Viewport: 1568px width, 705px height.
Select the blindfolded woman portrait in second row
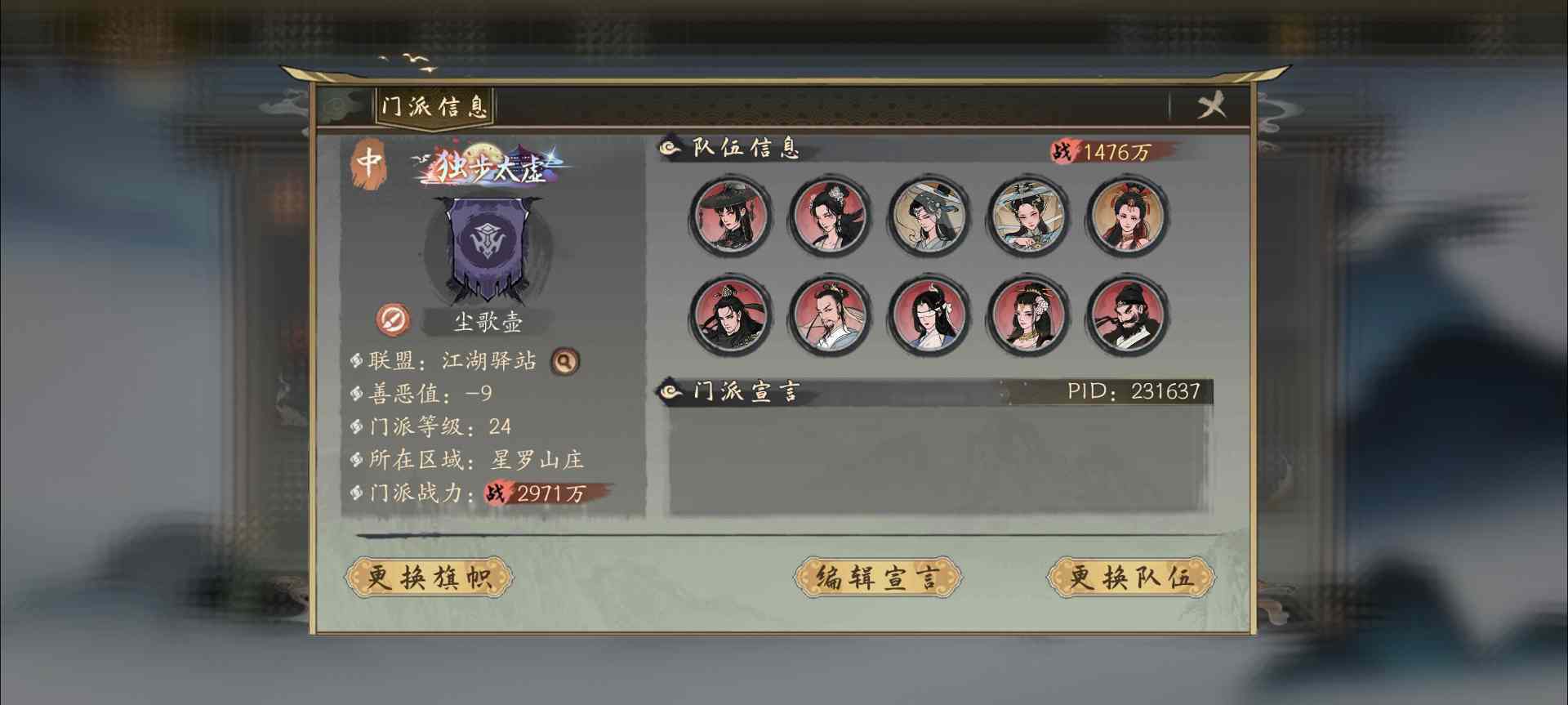[x=929, y=317]
